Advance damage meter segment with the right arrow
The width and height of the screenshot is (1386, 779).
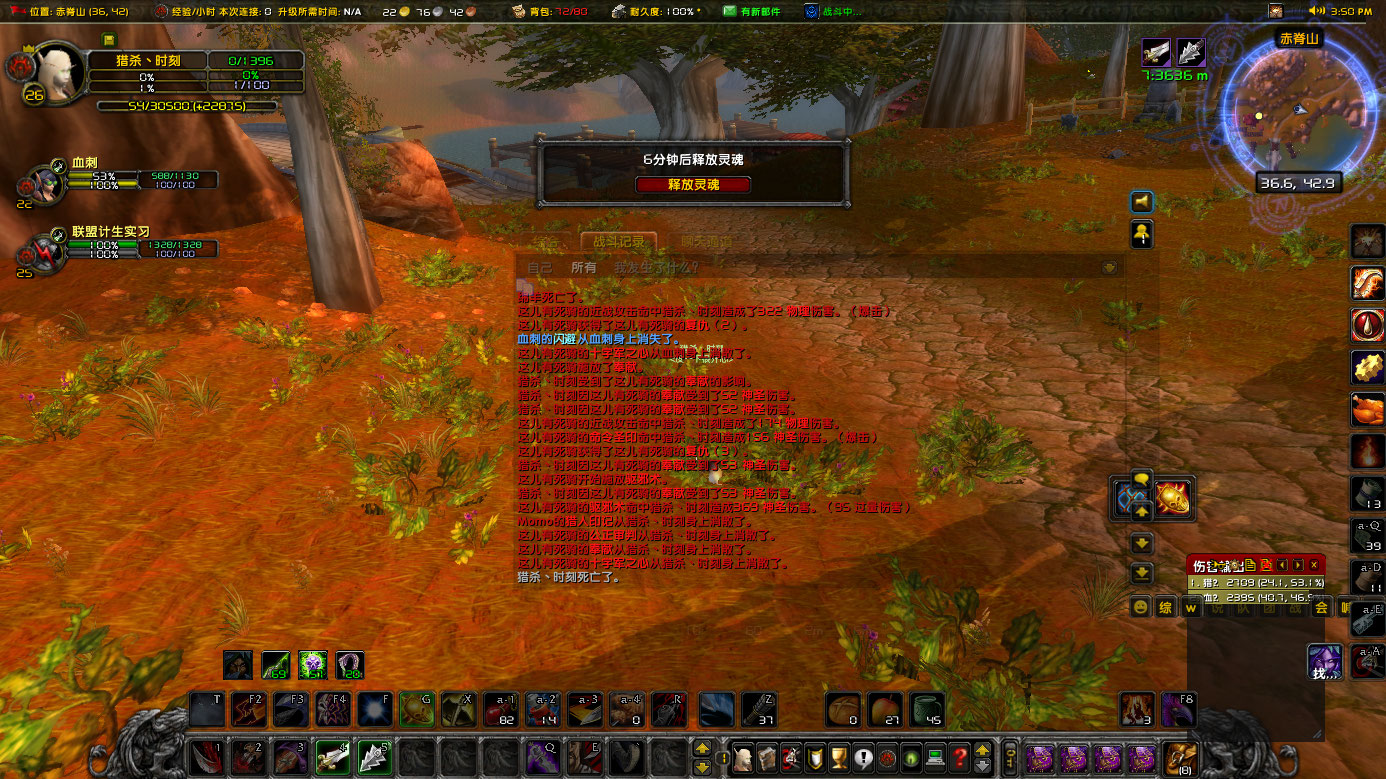click(x=1297, y=566)
